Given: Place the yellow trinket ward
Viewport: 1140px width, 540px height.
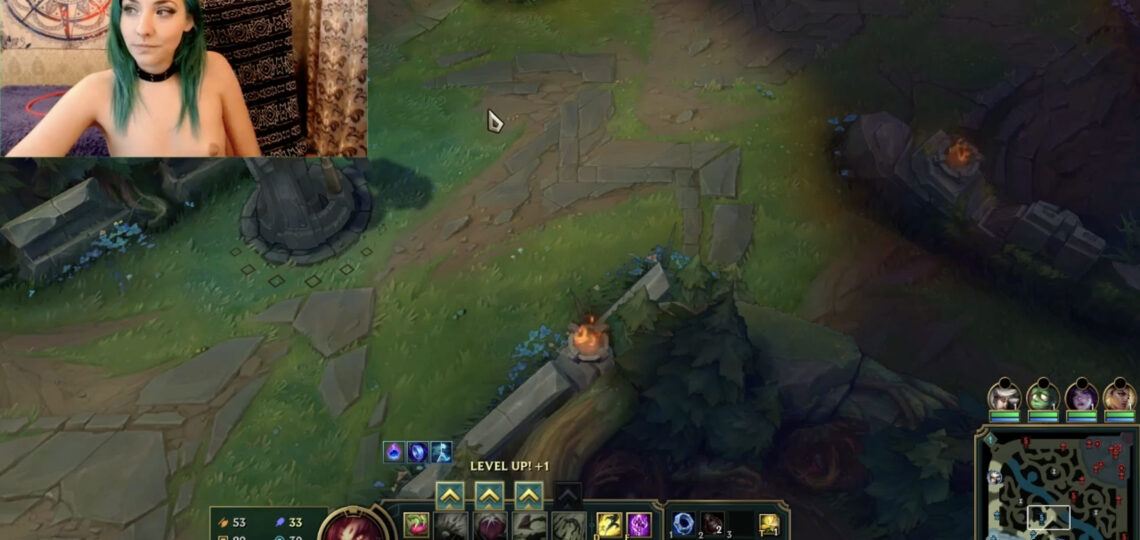Looking at the screenshot, I should coord(769,523).
